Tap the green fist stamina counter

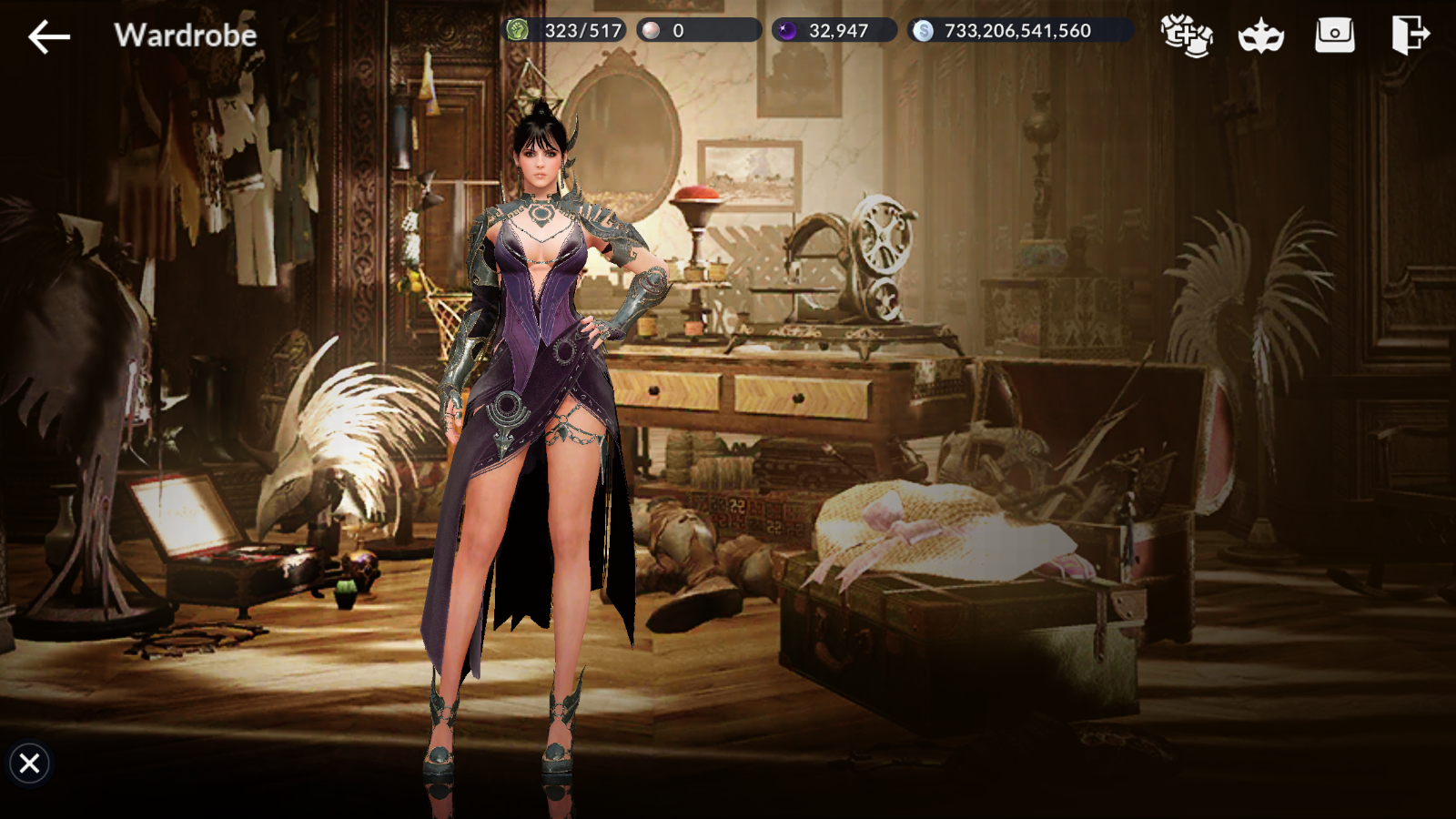(564, 31)
